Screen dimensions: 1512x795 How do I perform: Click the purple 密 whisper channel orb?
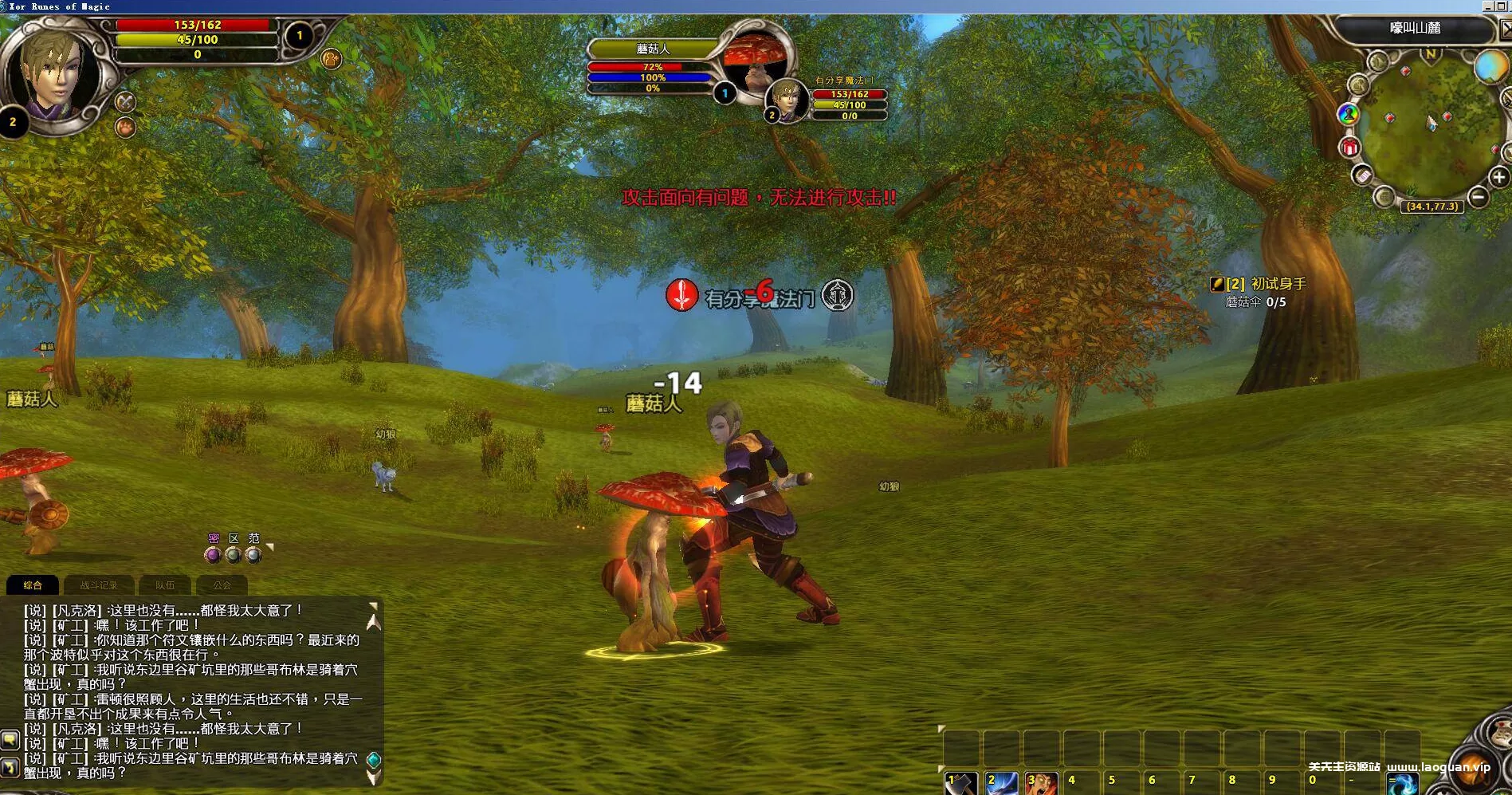(213, 554)
